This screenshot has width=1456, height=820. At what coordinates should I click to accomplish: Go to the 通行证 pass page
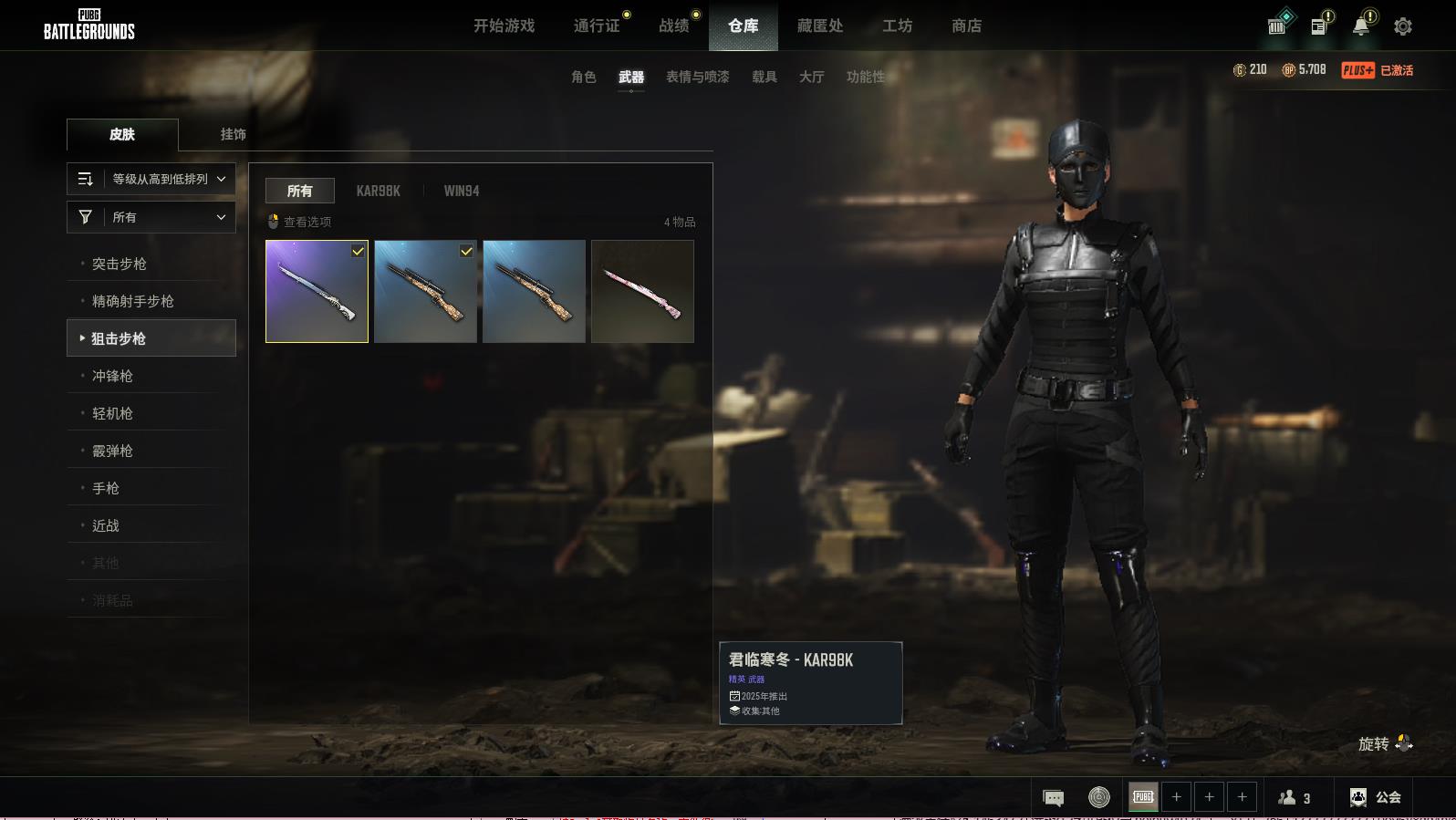(597, 26)
